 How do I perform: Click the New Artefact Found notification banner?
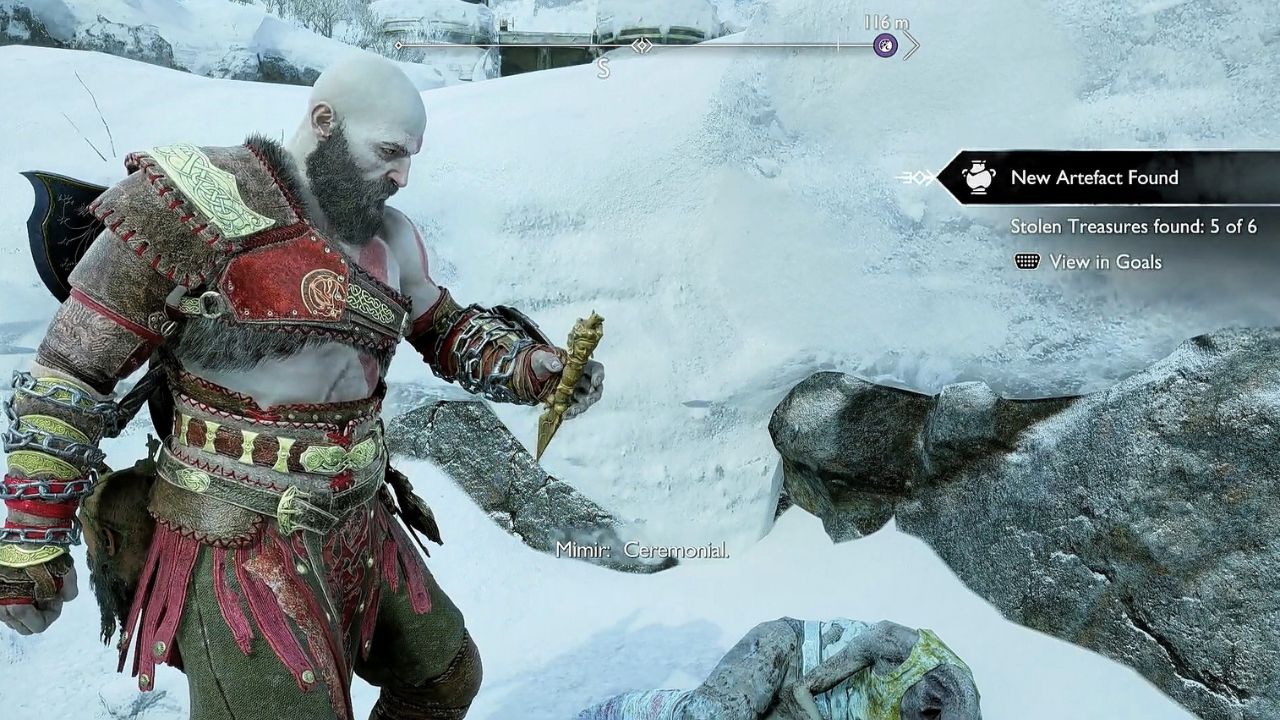click(x=1094, y=178)
